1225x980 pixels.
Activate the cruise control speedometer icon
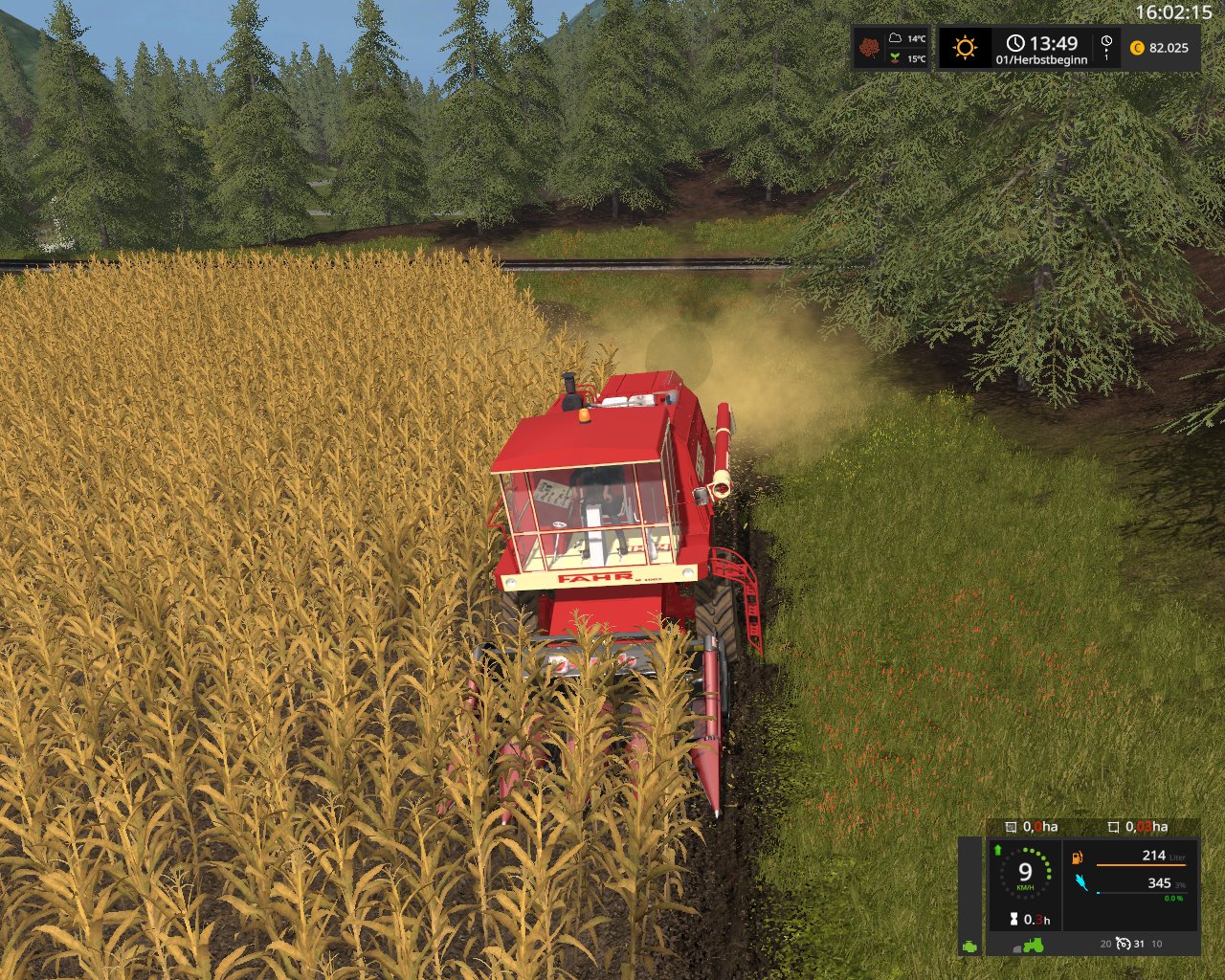click(x=1124, y=944)
